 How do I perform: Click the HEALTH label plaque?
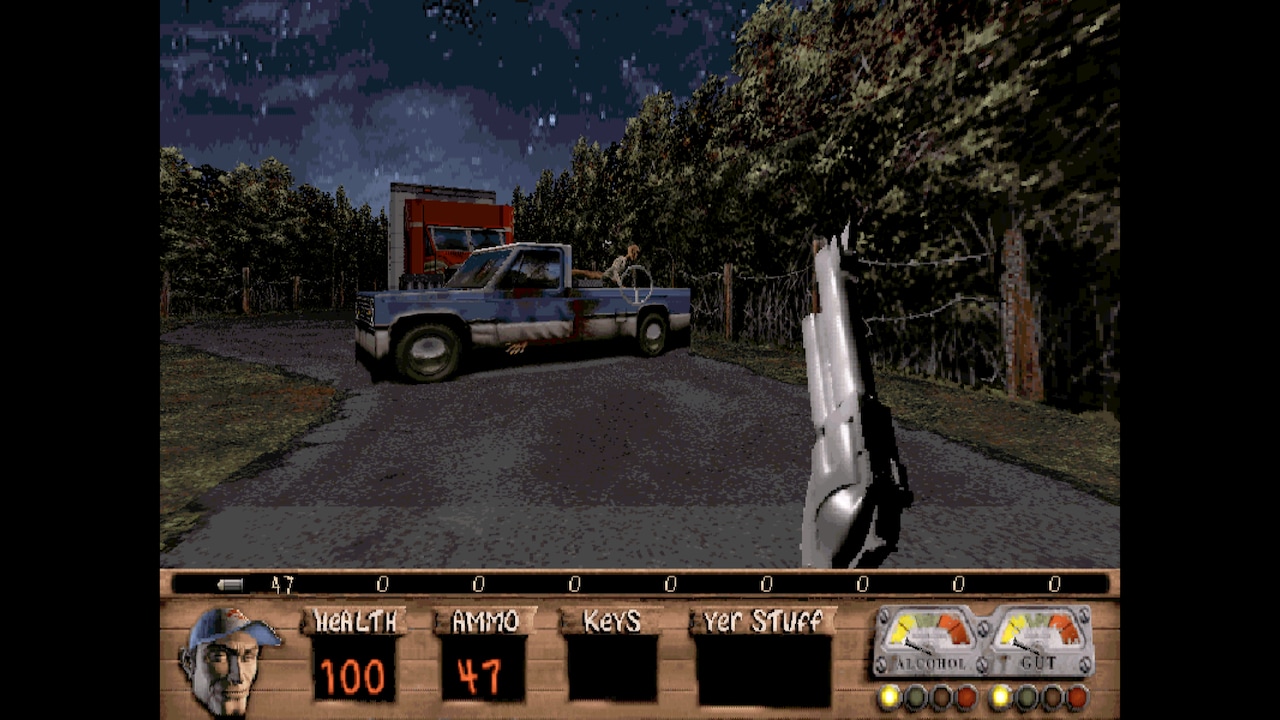(x=355, y=621)
